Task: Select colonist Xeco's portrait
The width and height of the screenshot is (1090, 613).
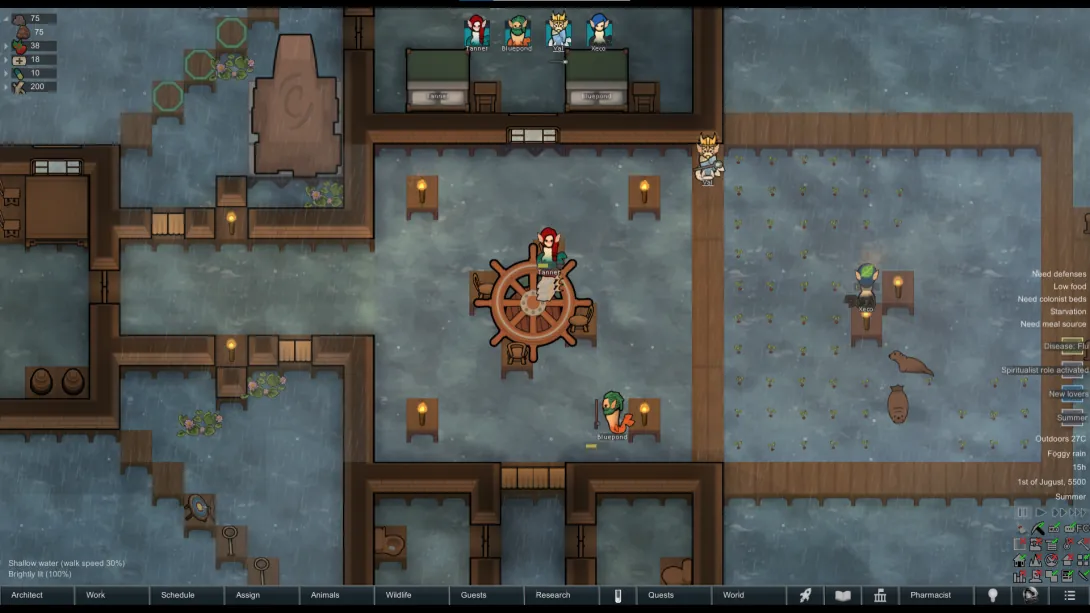Action: pos(598,32)
